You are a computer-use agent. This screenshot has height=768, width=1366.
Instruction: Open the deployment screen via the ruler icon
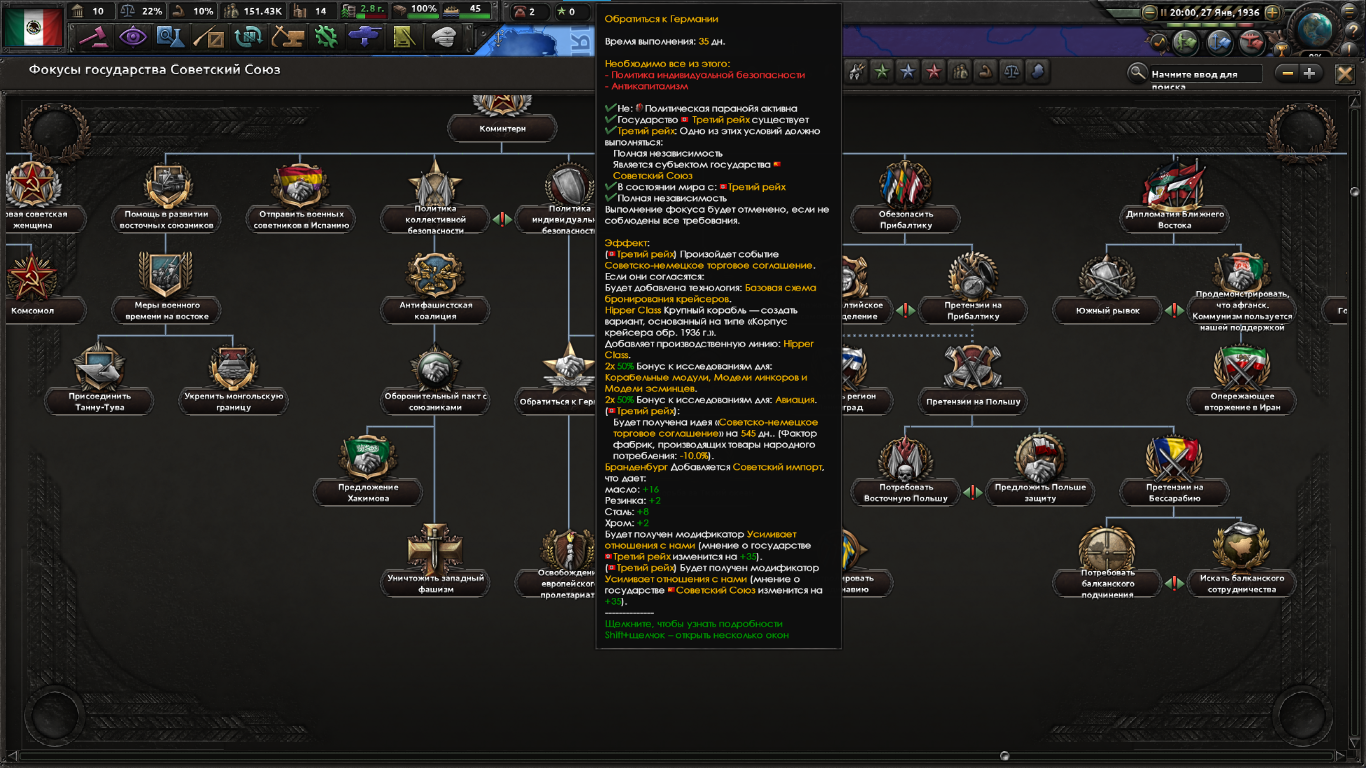(404, 37)
